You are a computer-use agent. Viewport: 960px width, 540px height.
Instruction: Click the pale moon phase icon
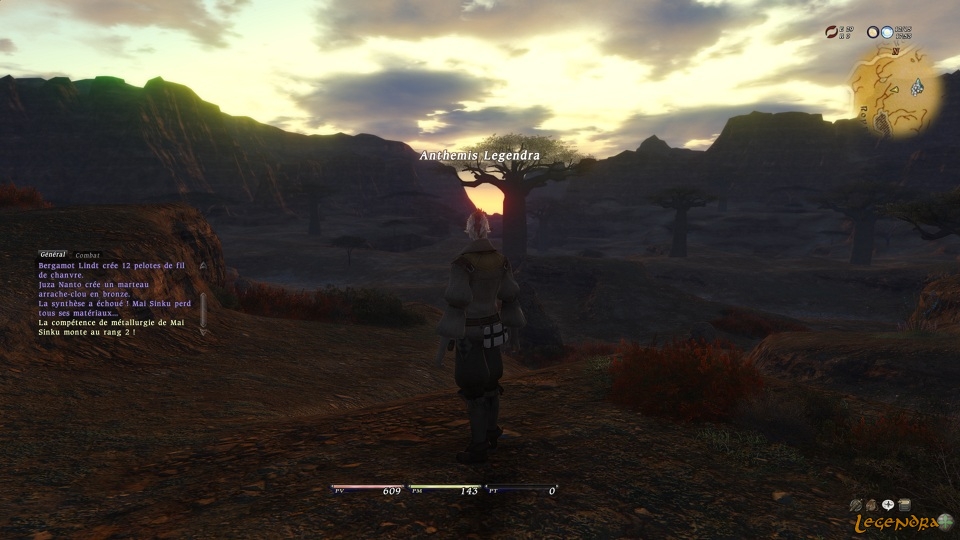pyautogui.click(x=872, y=32)
